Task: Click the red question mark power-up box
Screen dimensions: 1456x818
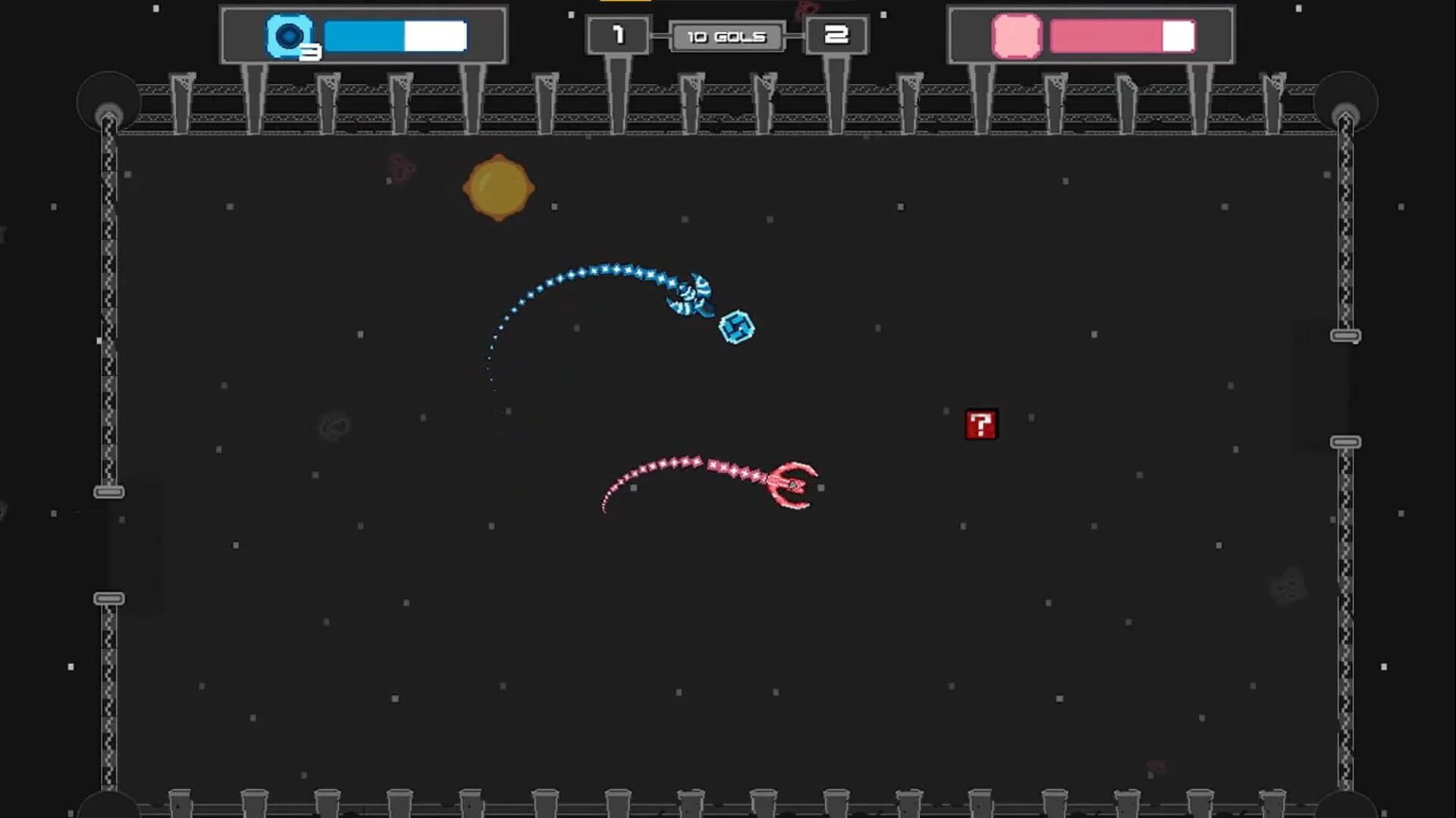Action: [981, 425]
